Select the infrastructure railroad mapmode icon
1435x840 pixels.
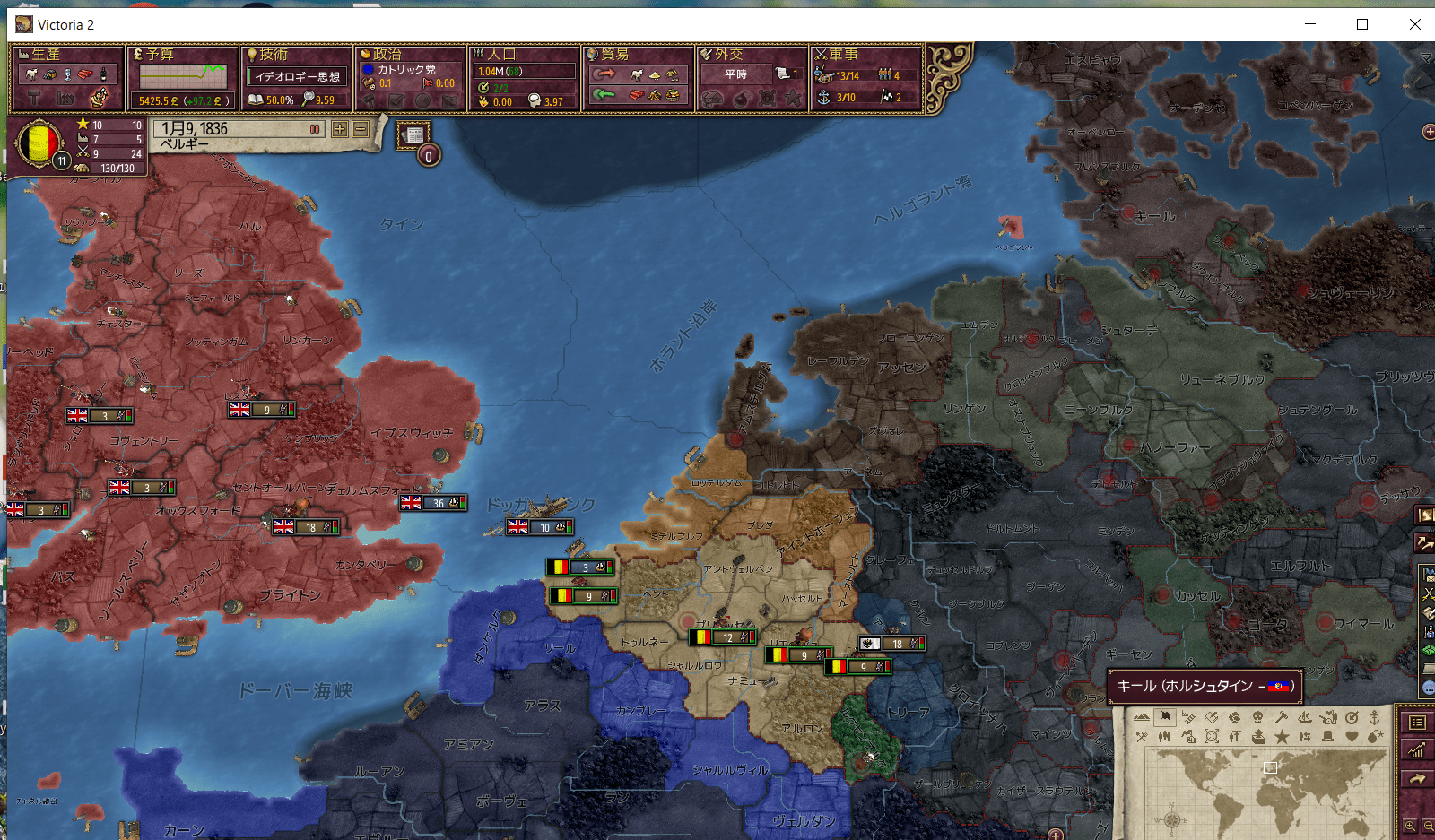point(1190,719)
